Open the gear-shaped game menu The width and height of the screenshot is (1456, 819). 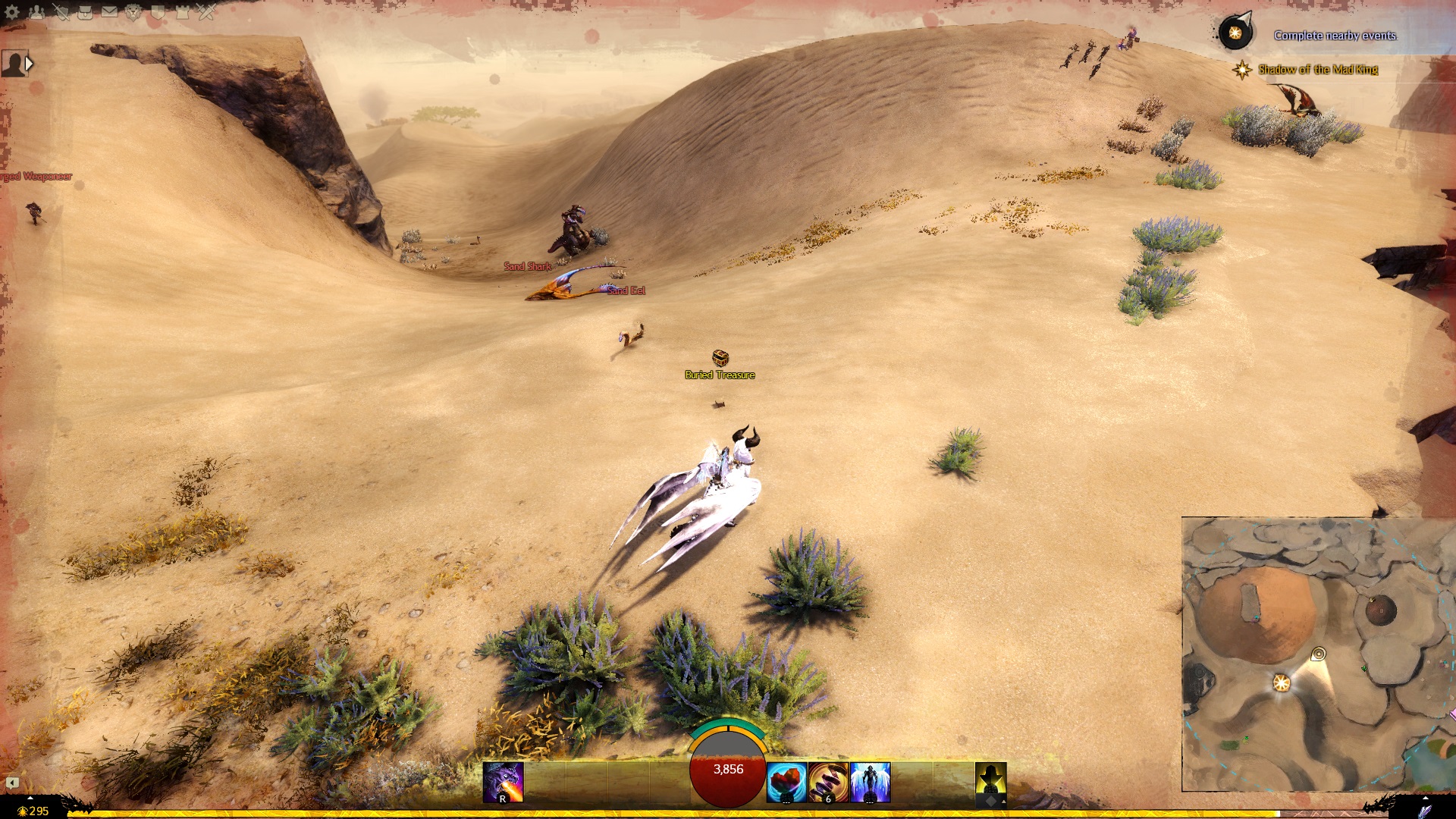pos(11,11)
